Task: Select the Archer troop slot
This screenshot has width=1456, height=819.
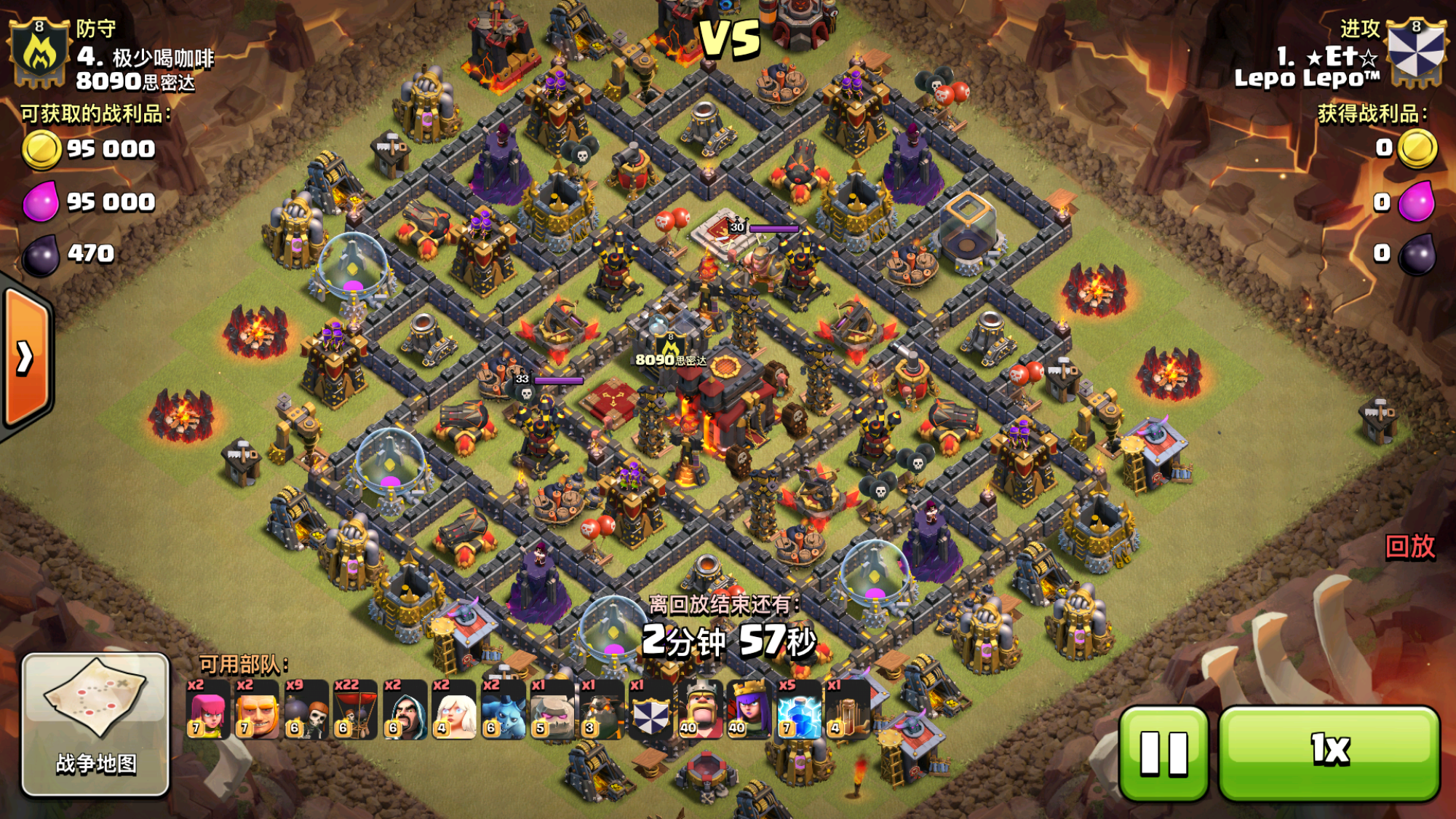Action: (x=207, y=710)
